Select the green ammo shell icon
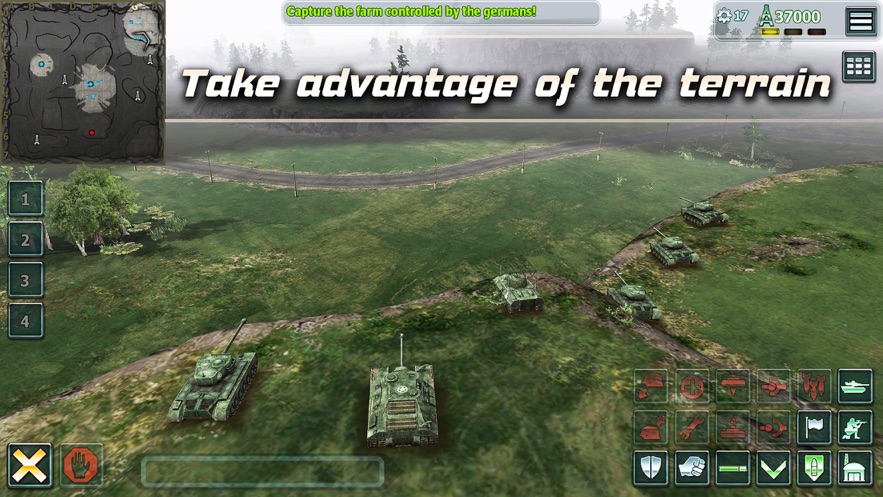Screen dimensions: 883x497 tap(814, 468)
